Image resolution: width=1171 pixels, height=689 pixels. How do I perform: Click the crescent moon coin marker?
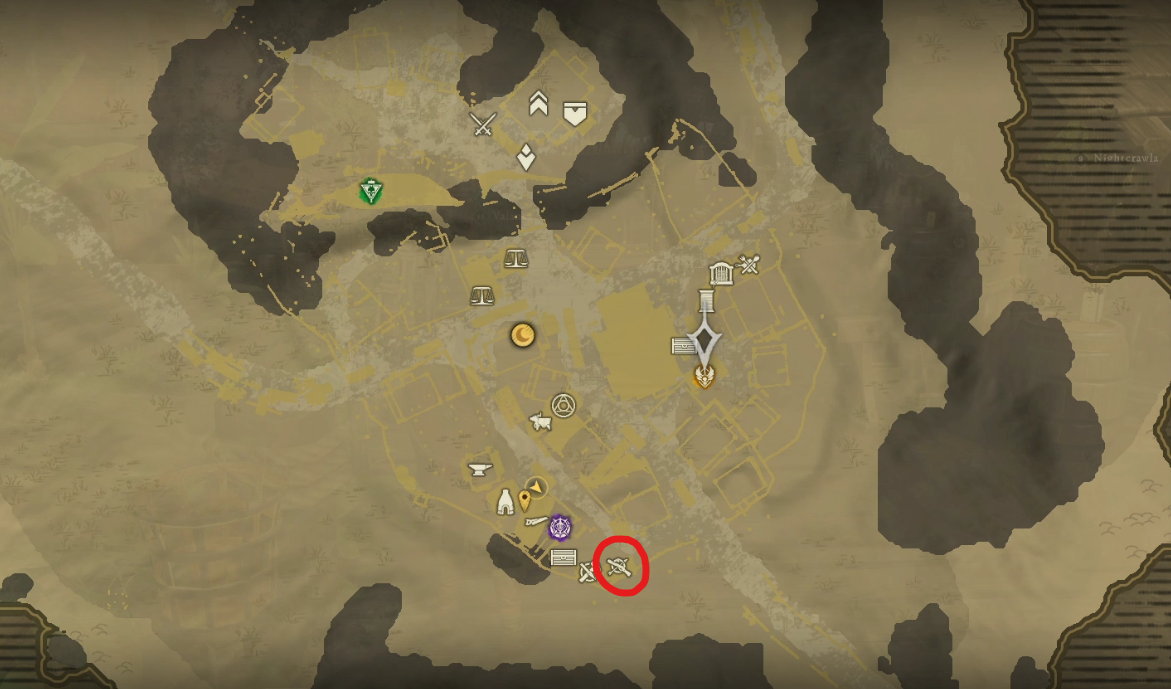pyautogui.click(x=522, y=335)
